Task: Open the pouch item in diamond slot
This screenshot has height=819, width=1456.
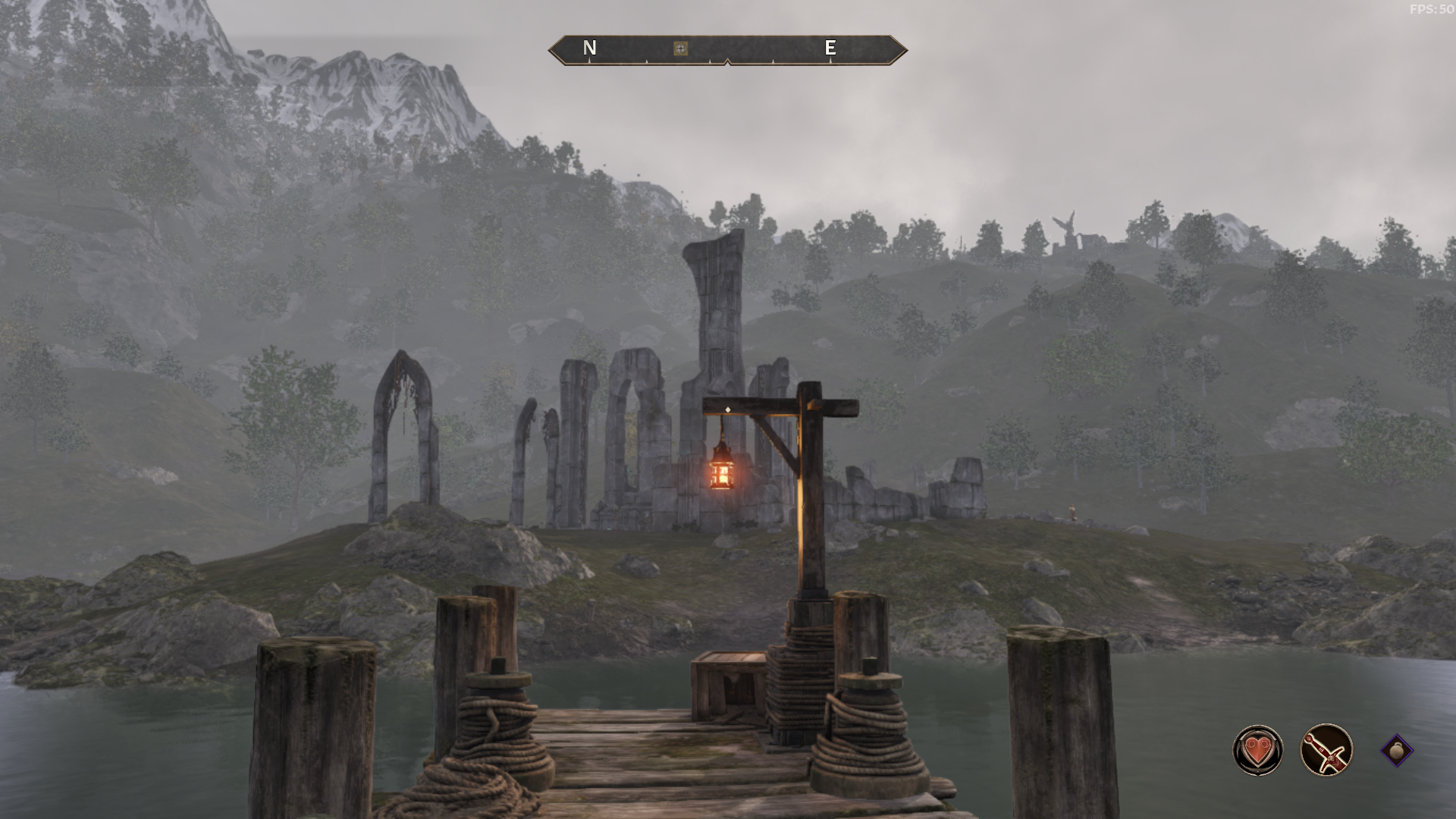Action: tap(1396, 751)
